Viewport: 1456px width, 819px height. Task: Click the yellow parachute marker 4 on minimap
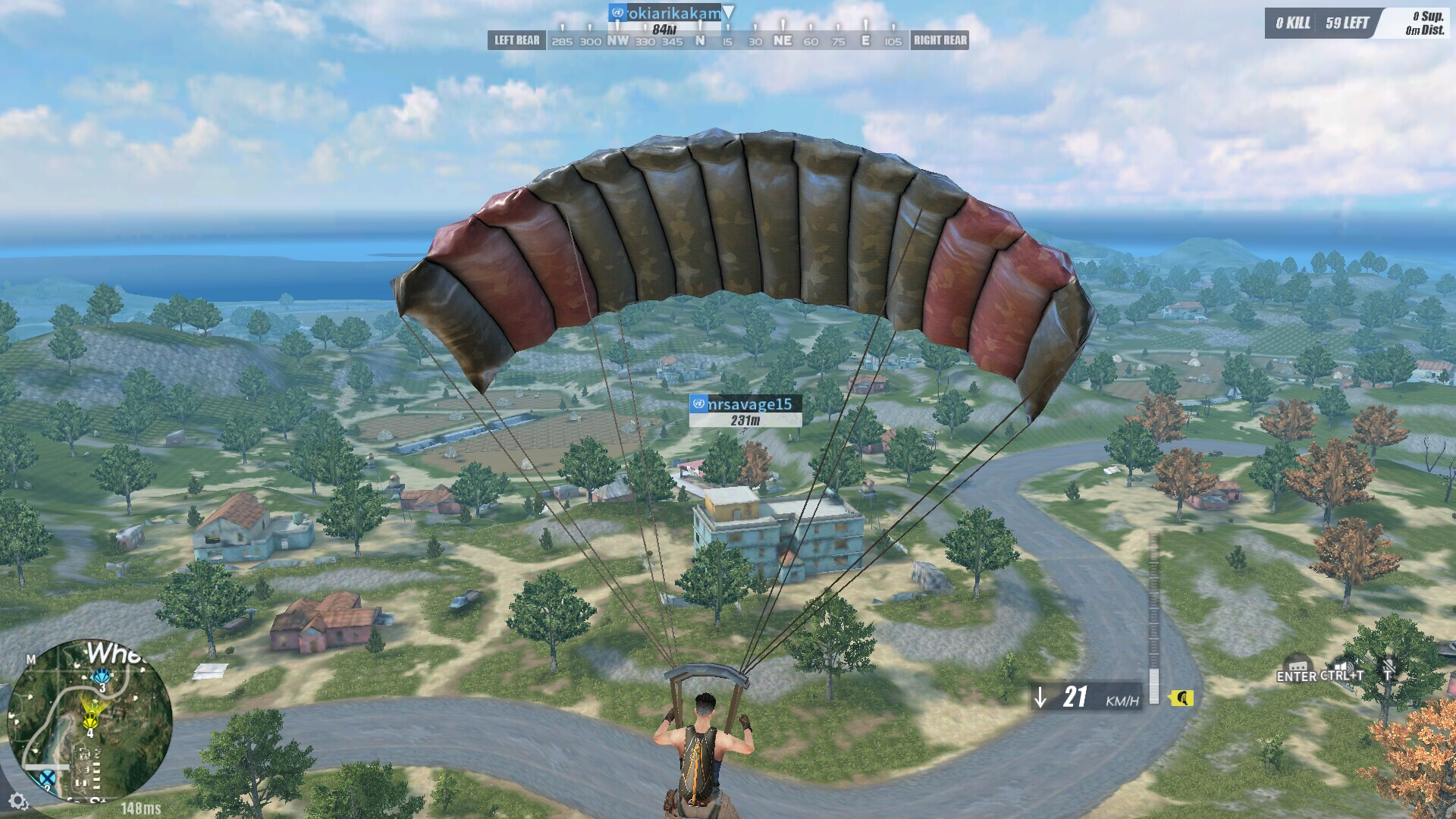coord(91,720)
